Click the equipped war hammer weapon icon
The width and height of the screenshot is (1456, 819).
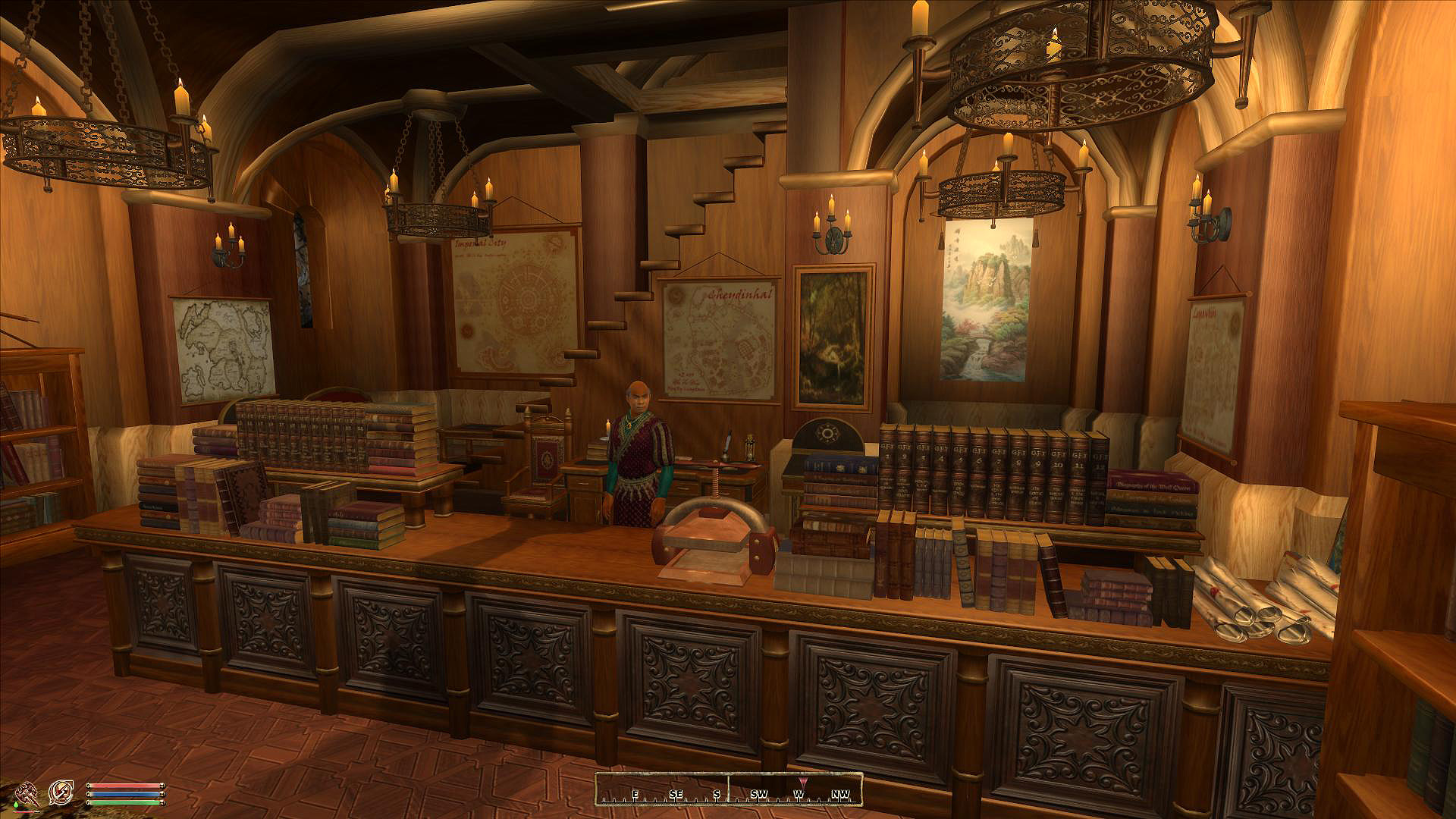point(27,793)
